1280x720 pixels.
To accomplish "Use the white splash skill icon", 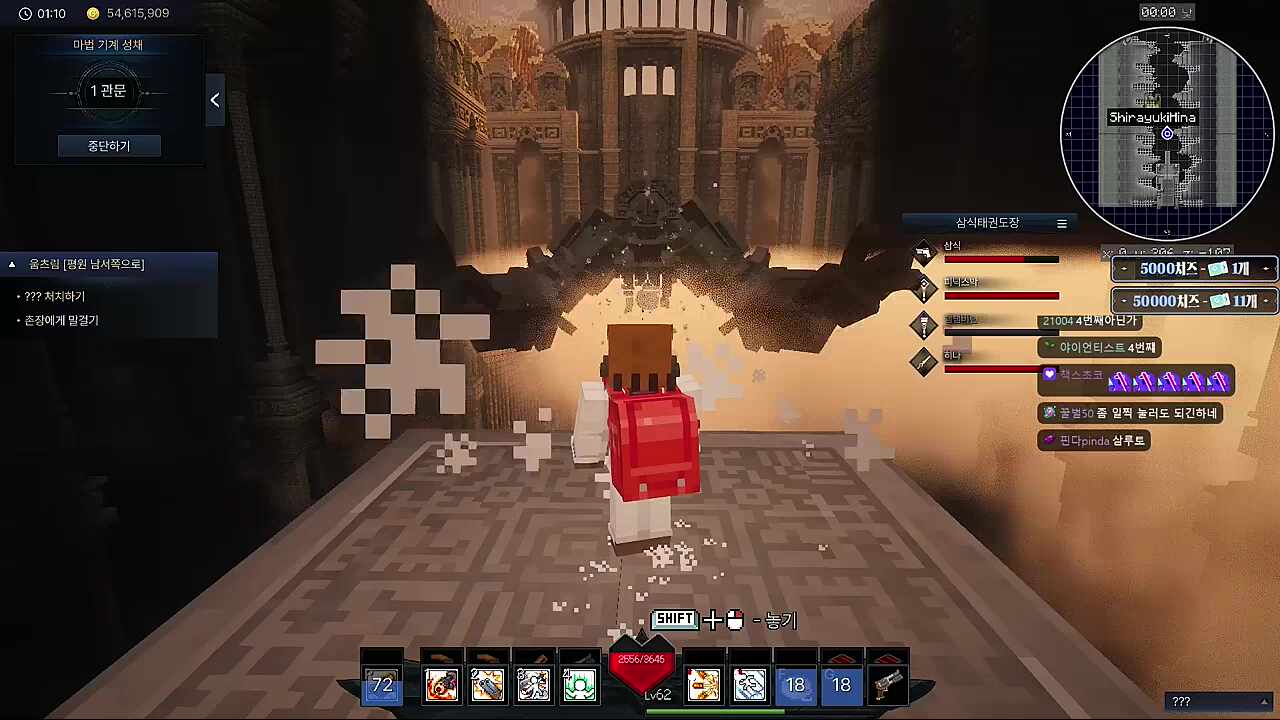I will point(749,685).
